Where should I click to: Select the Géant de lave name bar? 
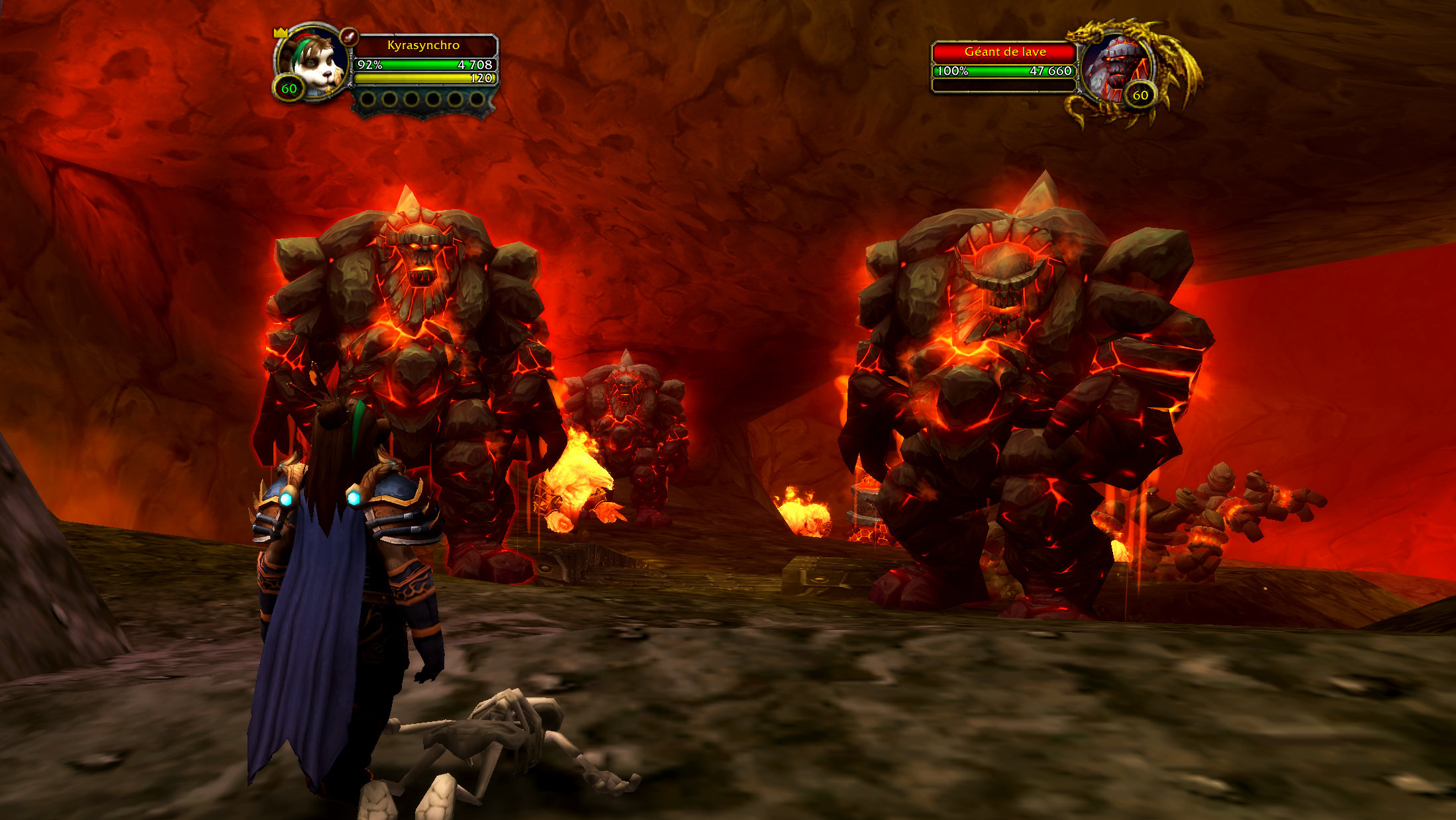(1004, 52)
